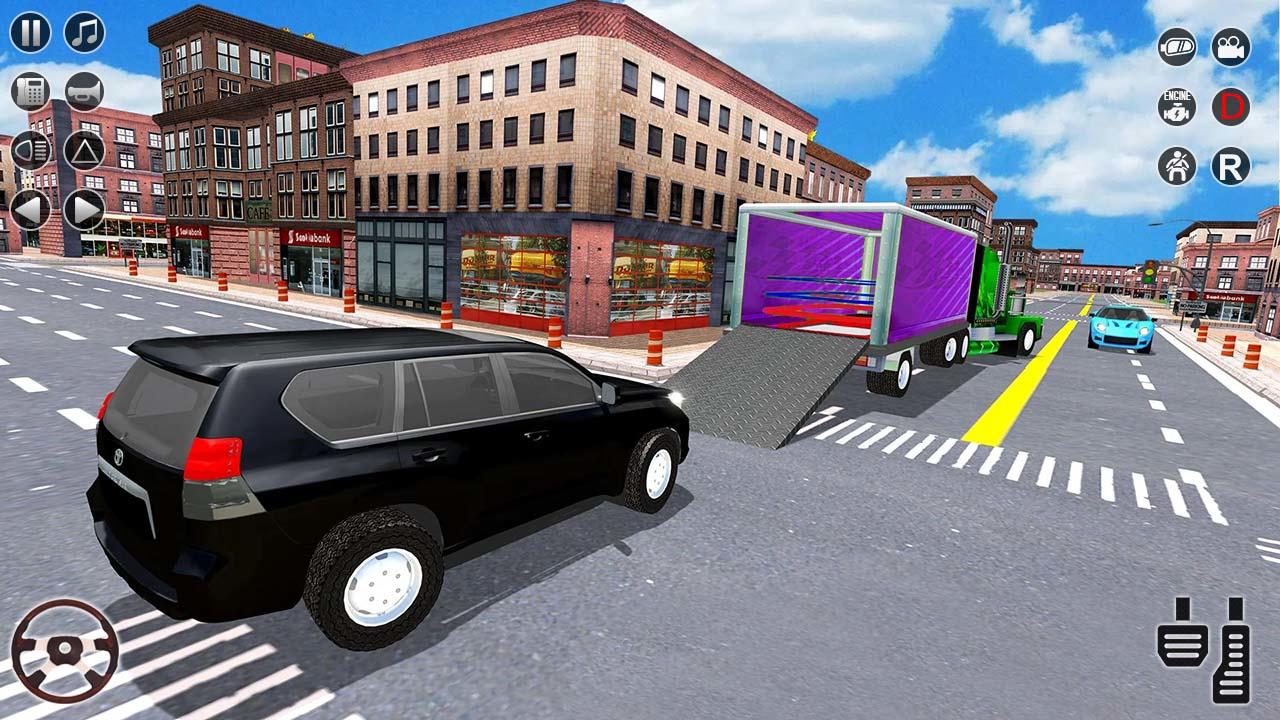The width and height of the screenshot is (1280, 720).
Task: Start the engine
Action: pos(1176,105)
